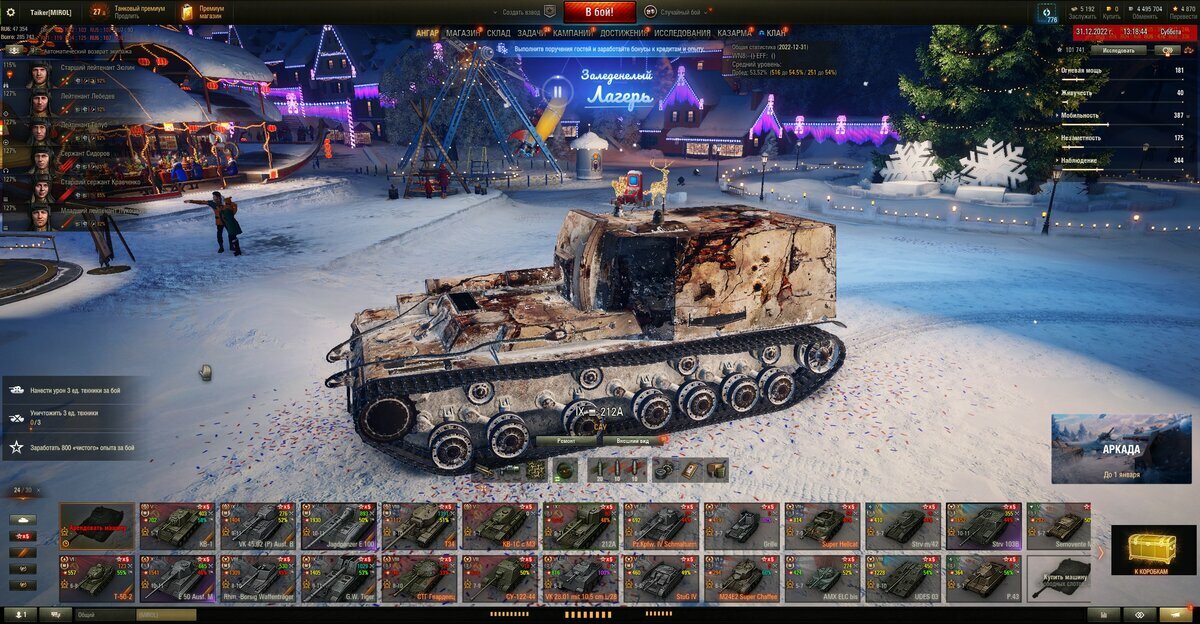The image size is (1200, 624).
Task: Open the АРКАДА event banner
Action: click(1120, 449)
